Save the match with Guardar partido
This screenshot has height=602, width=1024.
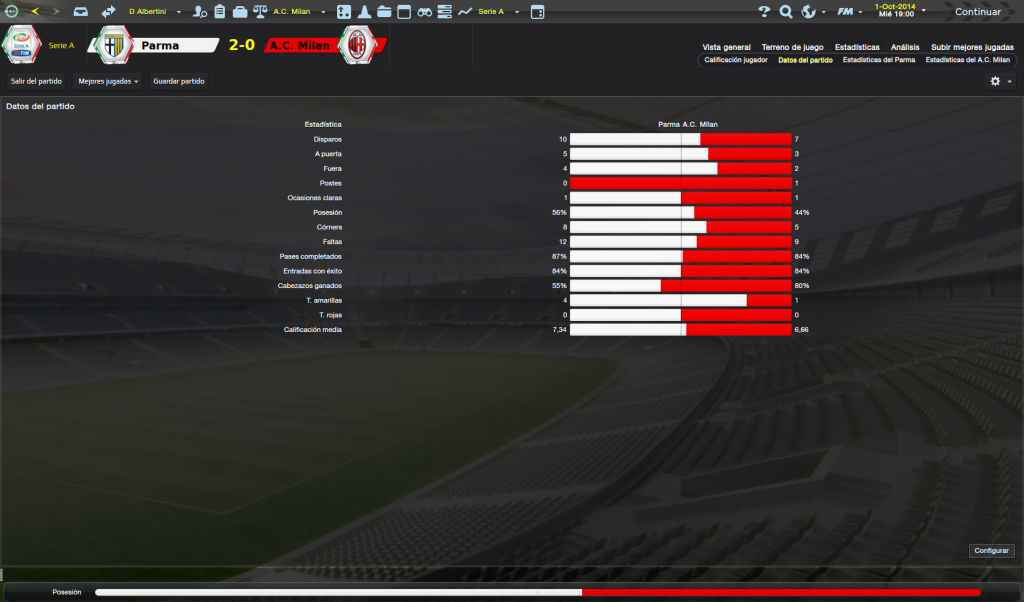tap(179, 80)
